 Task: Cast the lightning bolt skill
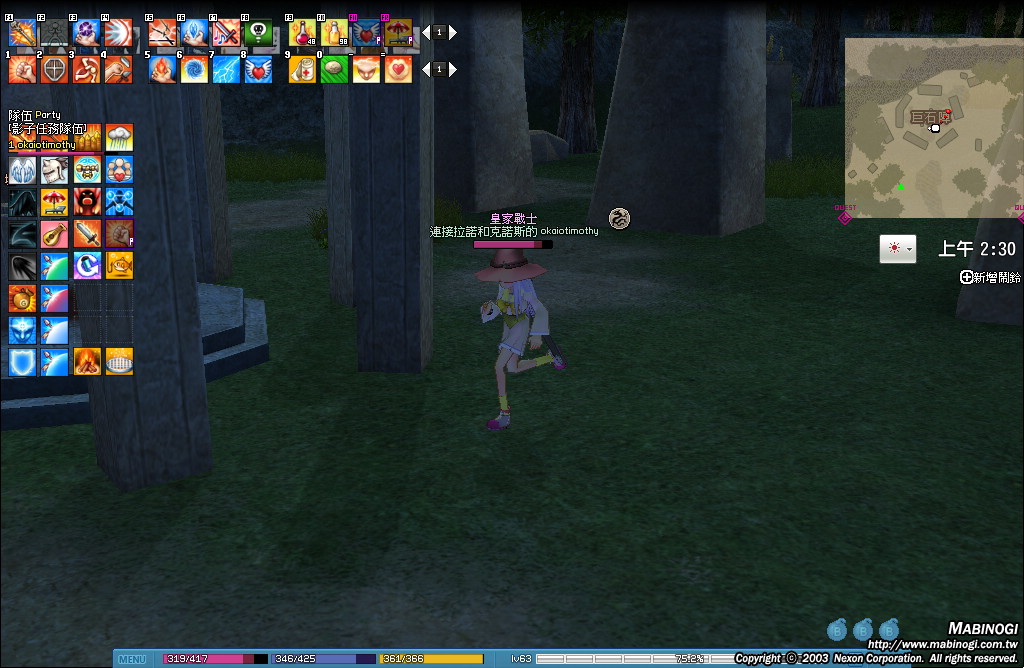coord(226,69)
